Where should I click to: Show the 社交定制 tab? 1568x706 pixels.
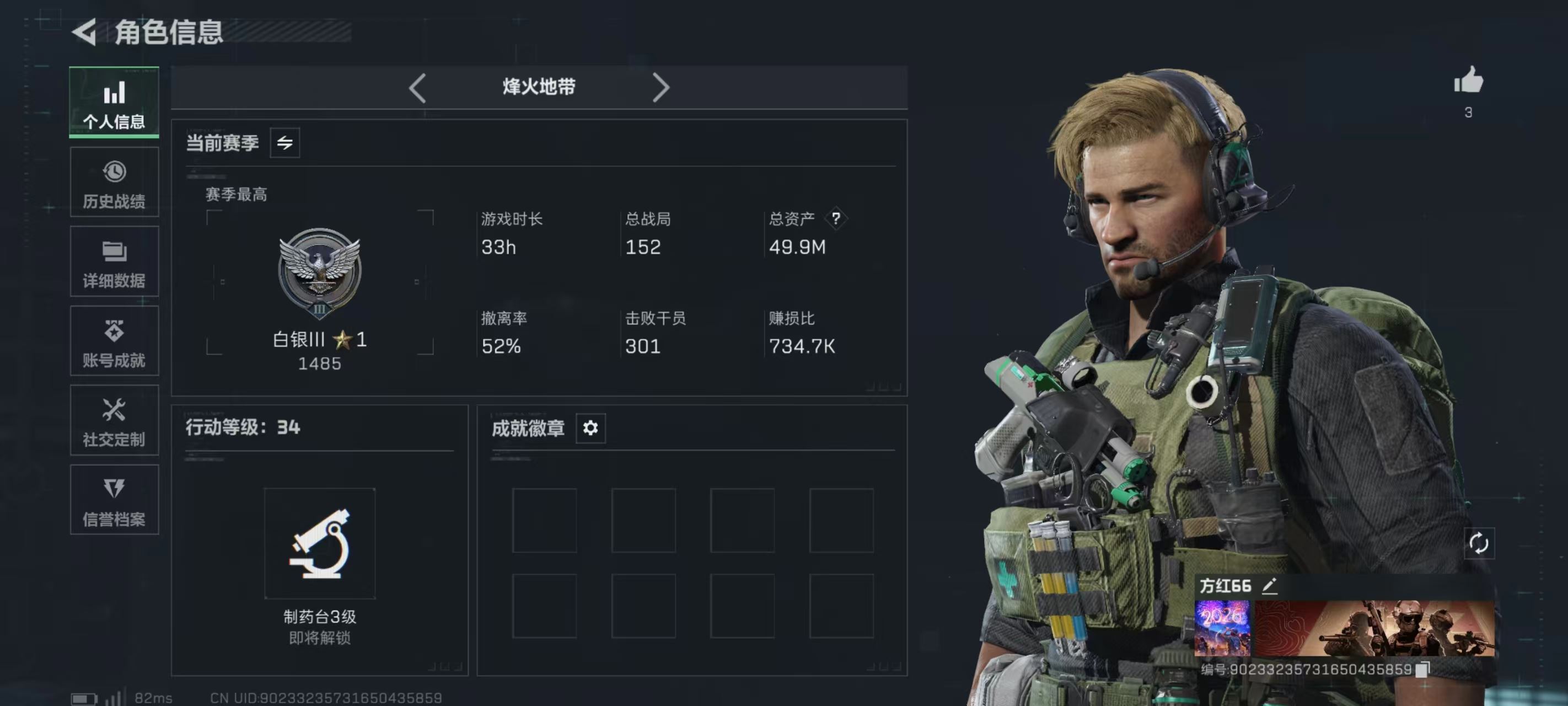pyautogui.click(x=114, y=420)
